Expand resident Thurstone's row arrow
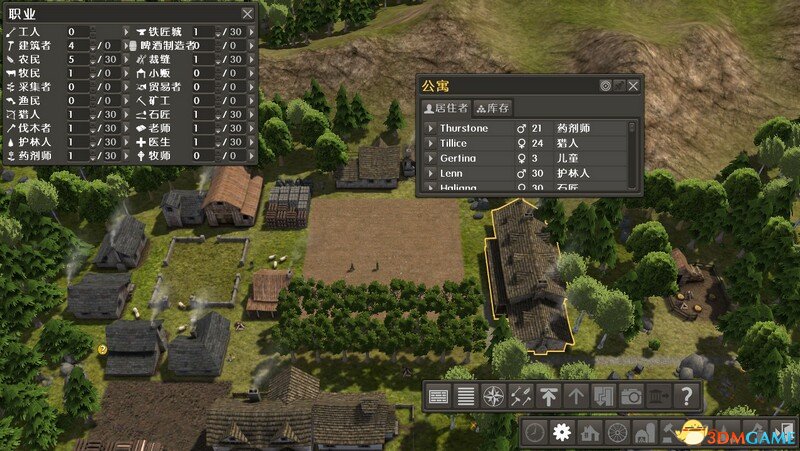800x451 pixels. click(430, 129)
